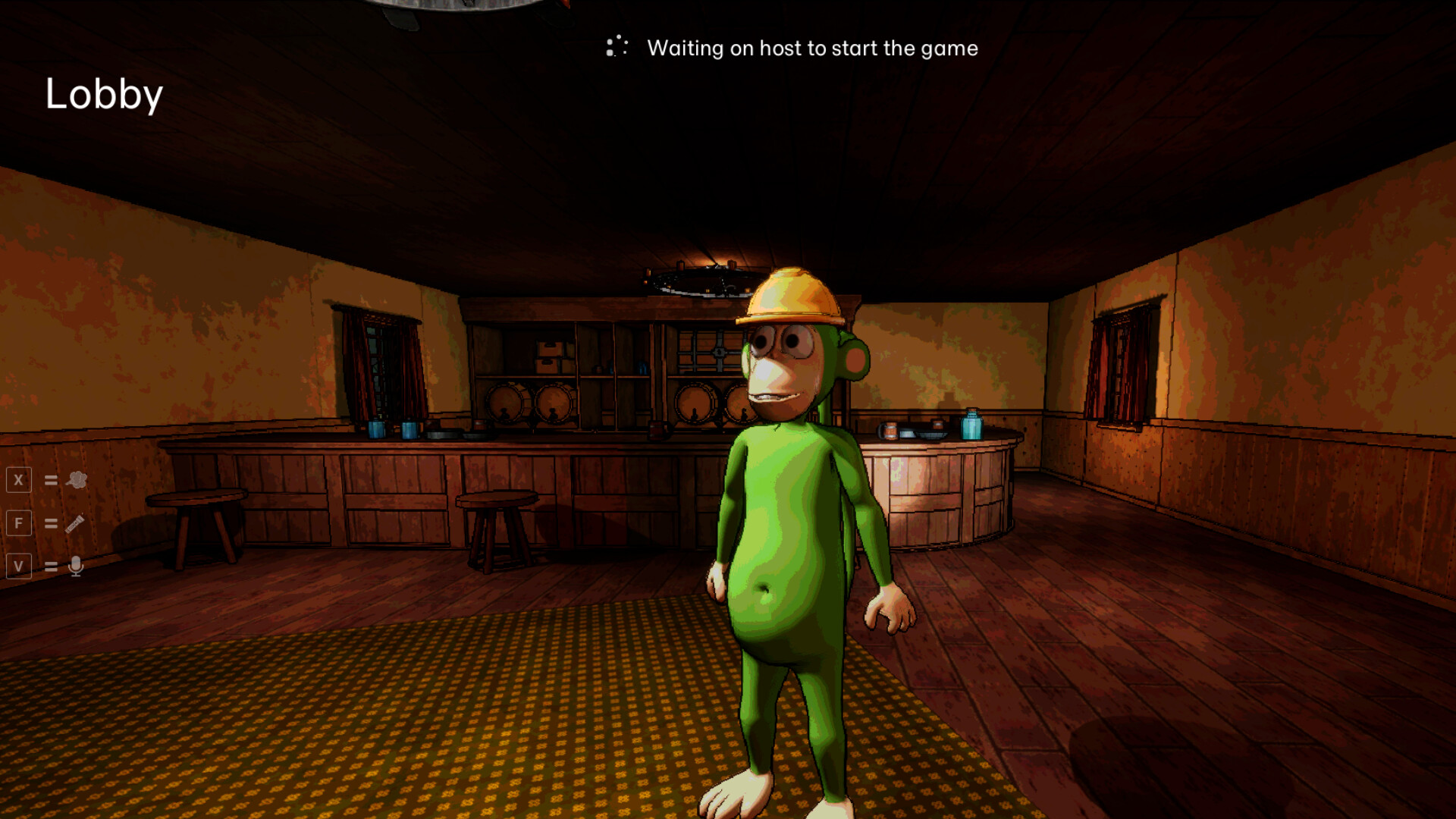Click the X keybind badge
1456x819 pixels.
[x=19, y=479]
